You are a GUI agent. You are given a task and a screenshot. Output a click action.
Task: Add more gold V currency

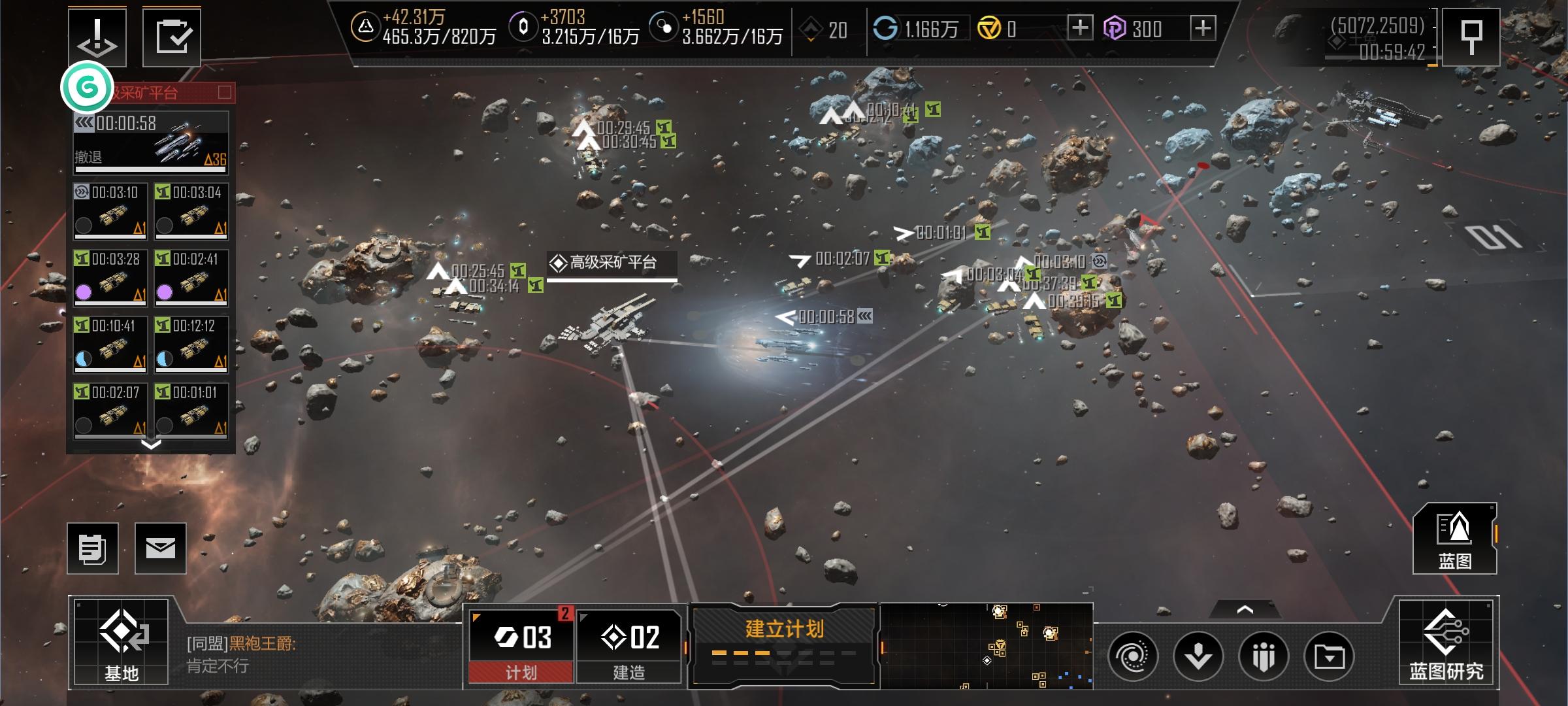coord(1080,28)
